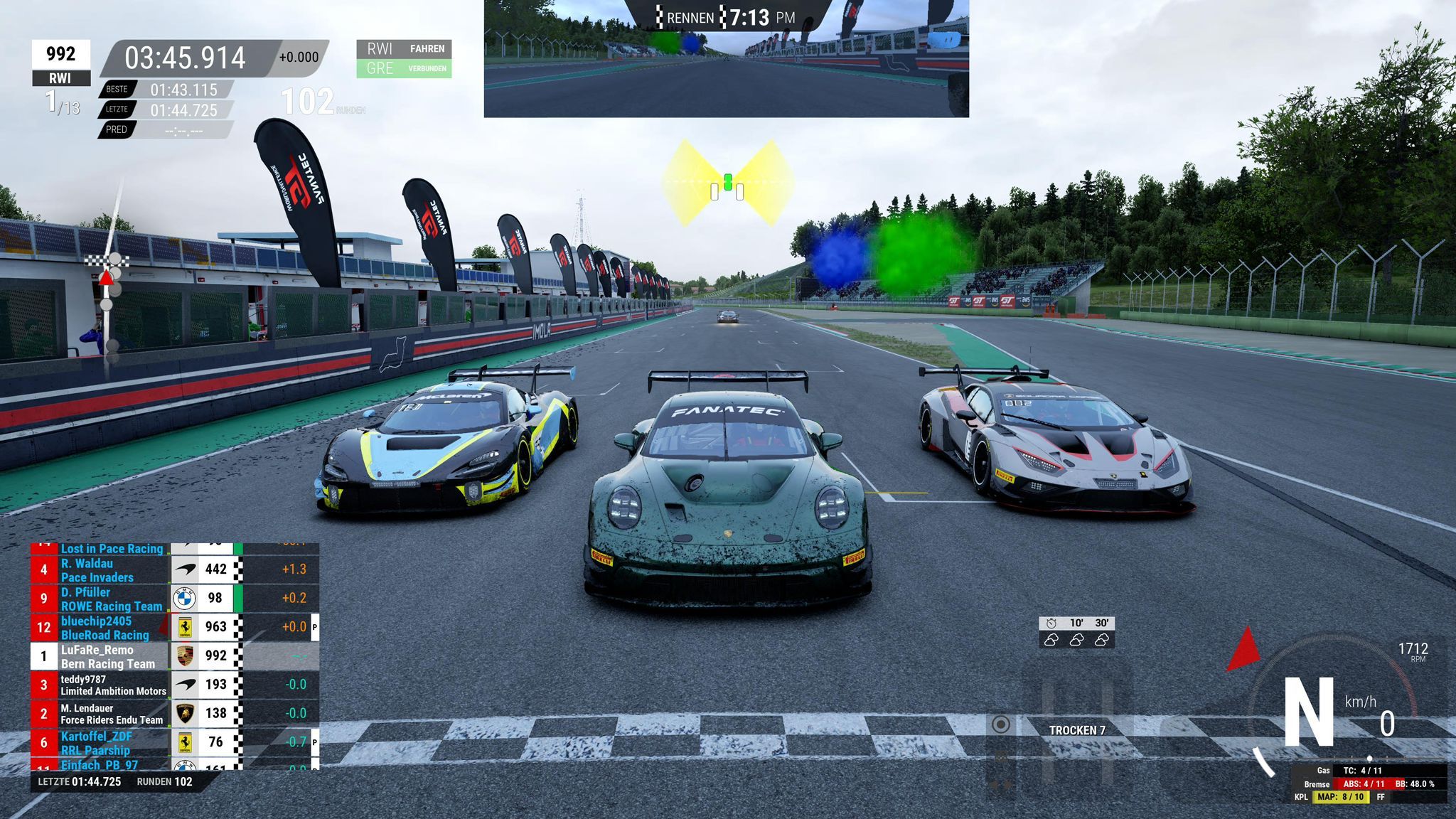Click the headlight indicator icon
The width and height of the screenshot is (1456, 819).
point(1000,724)
